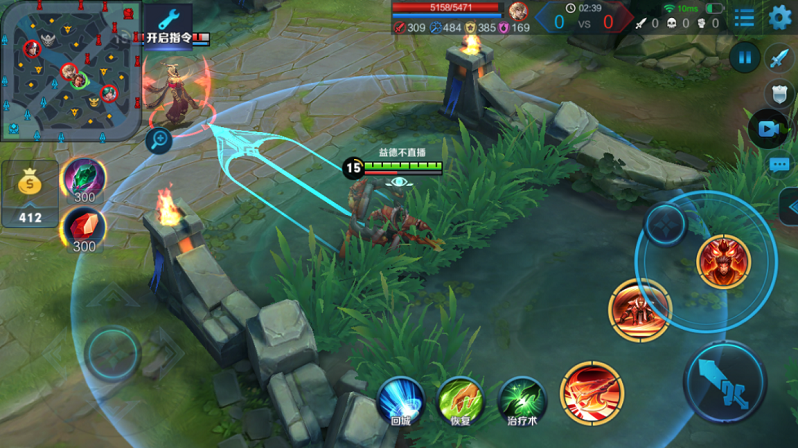Viewport: 798px width, 448px height.
Task: Activate the 回城 recall spell
Action: 401,400
